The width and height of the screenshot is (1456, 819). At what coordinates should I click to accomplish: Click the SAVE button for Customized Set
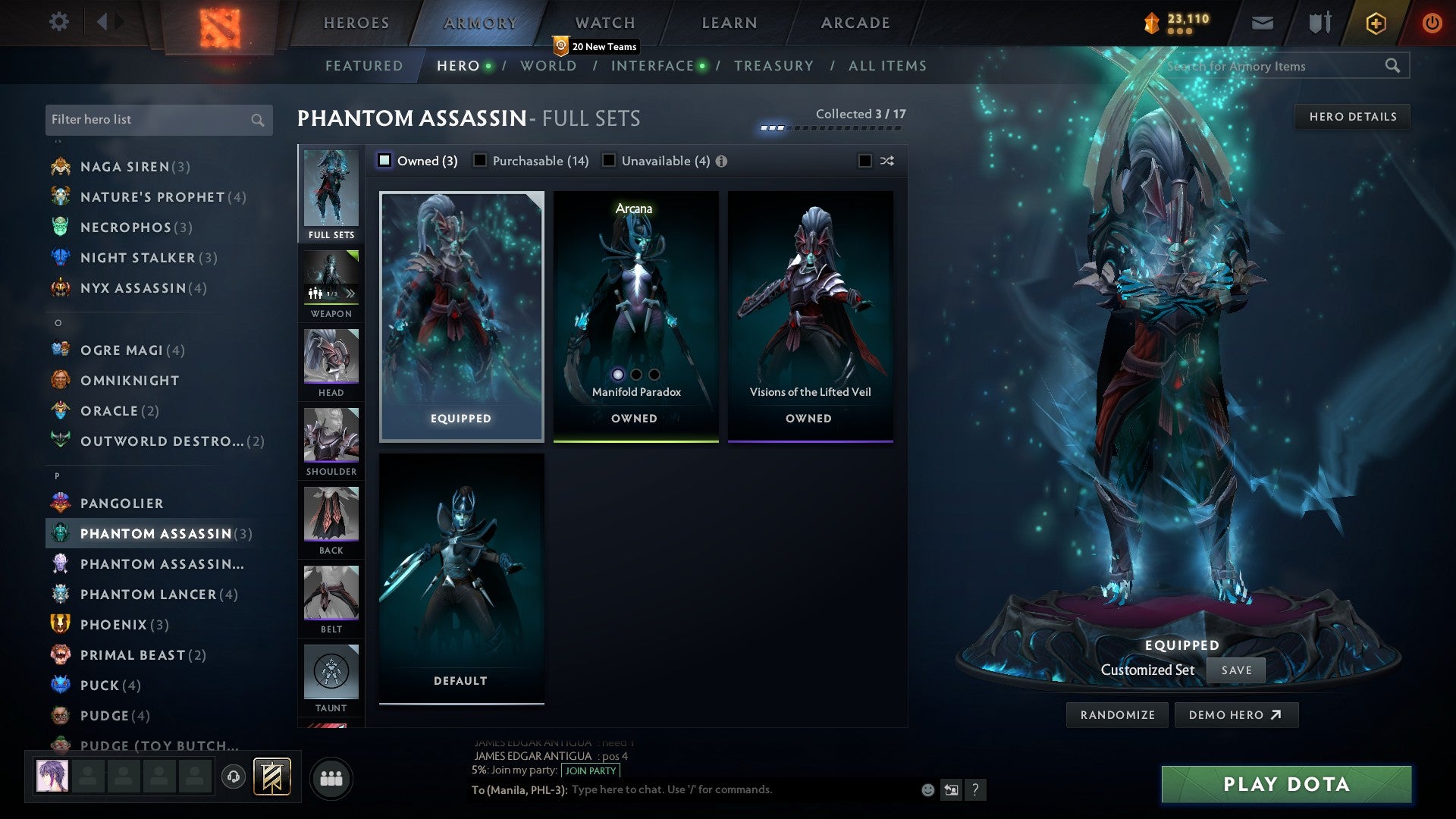[x=1236, y=670]
